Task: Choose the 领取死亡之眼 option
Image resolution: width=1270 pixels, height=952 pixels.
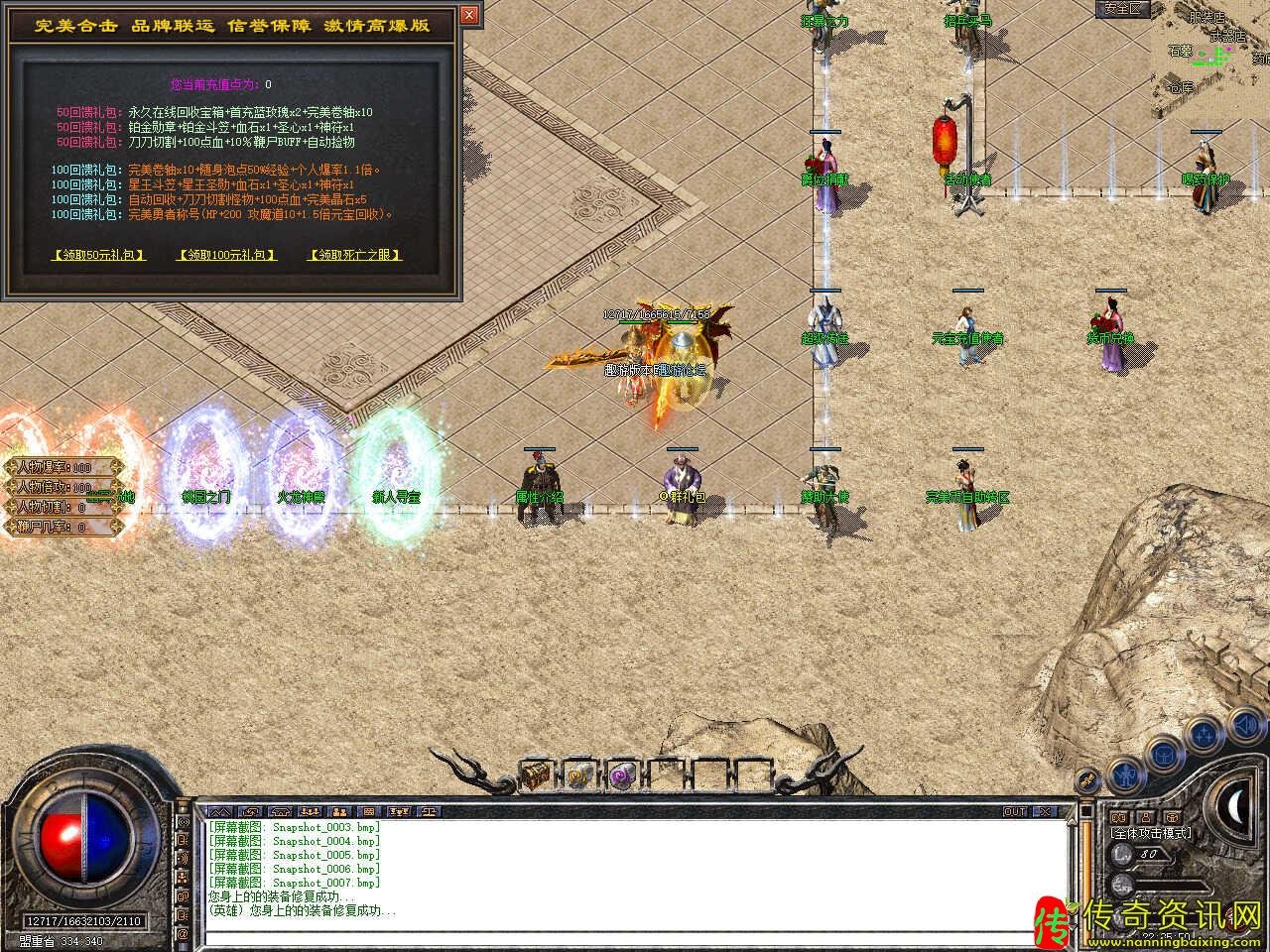Action: [x=355, y=255]
